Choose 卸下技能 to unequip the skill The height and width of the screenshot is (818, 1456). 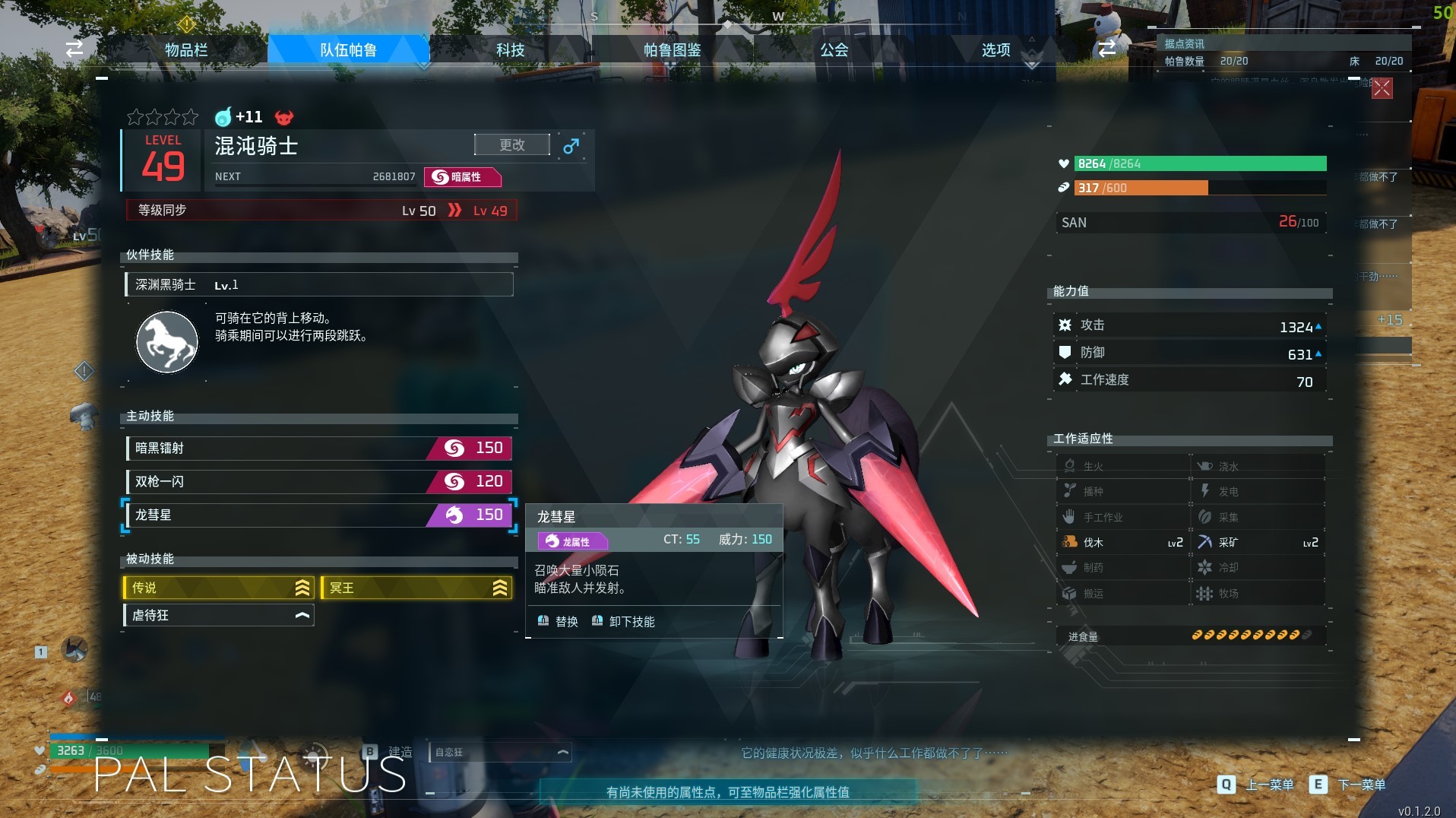[x=623, y=622]
